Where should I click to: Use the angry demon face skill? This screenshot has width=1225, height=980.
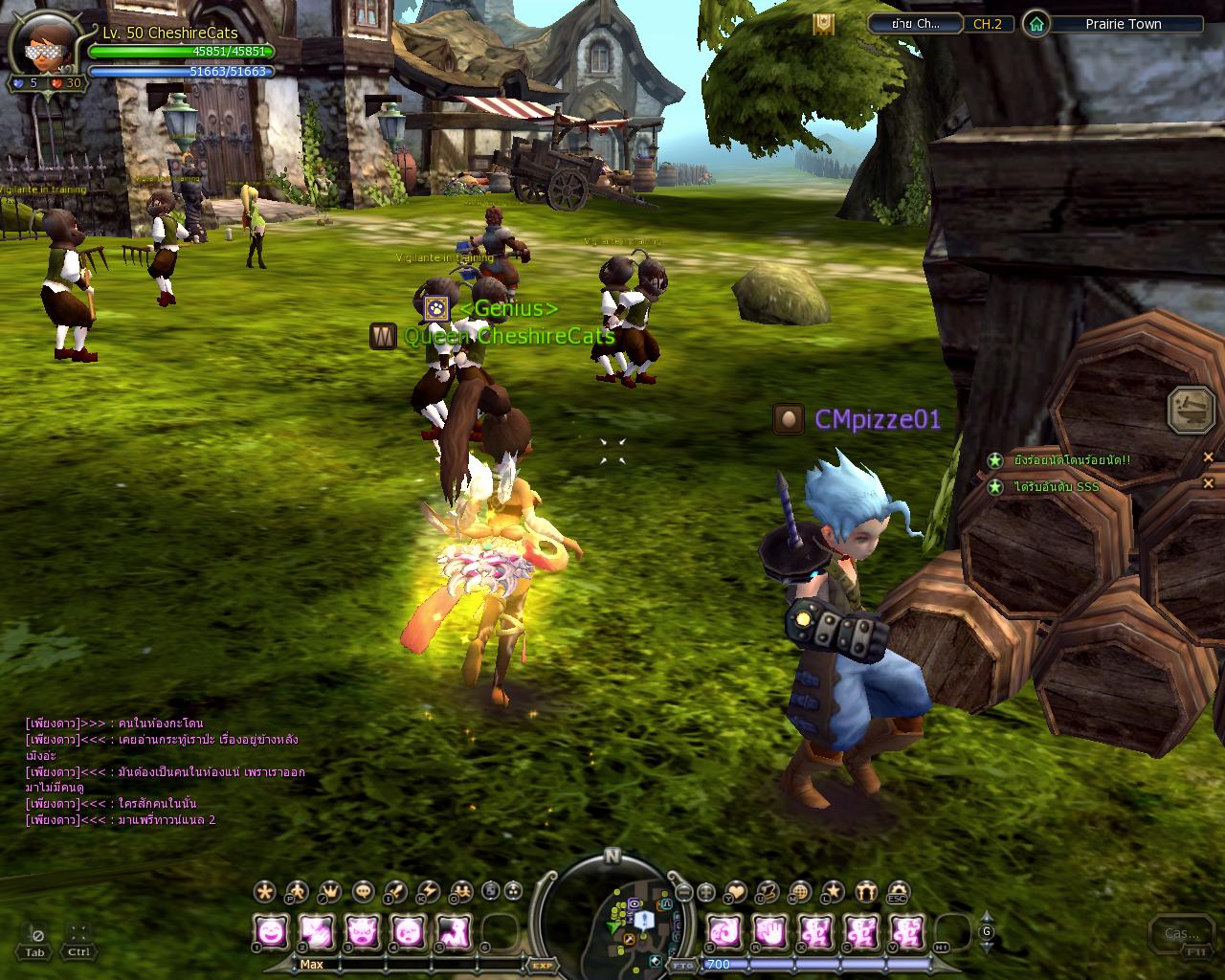(362, 930)
